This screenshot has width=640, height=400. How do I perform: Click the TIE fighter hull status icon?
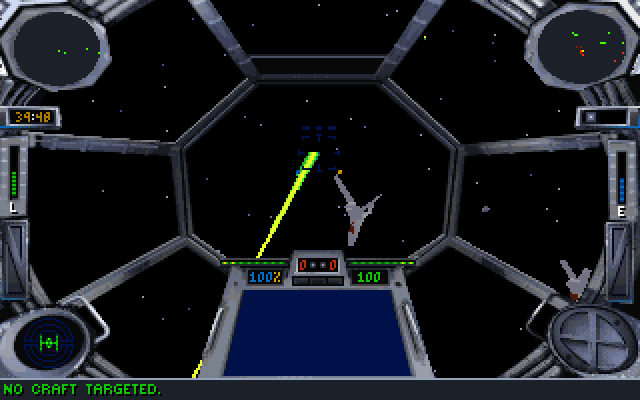[x=48, y=341]
